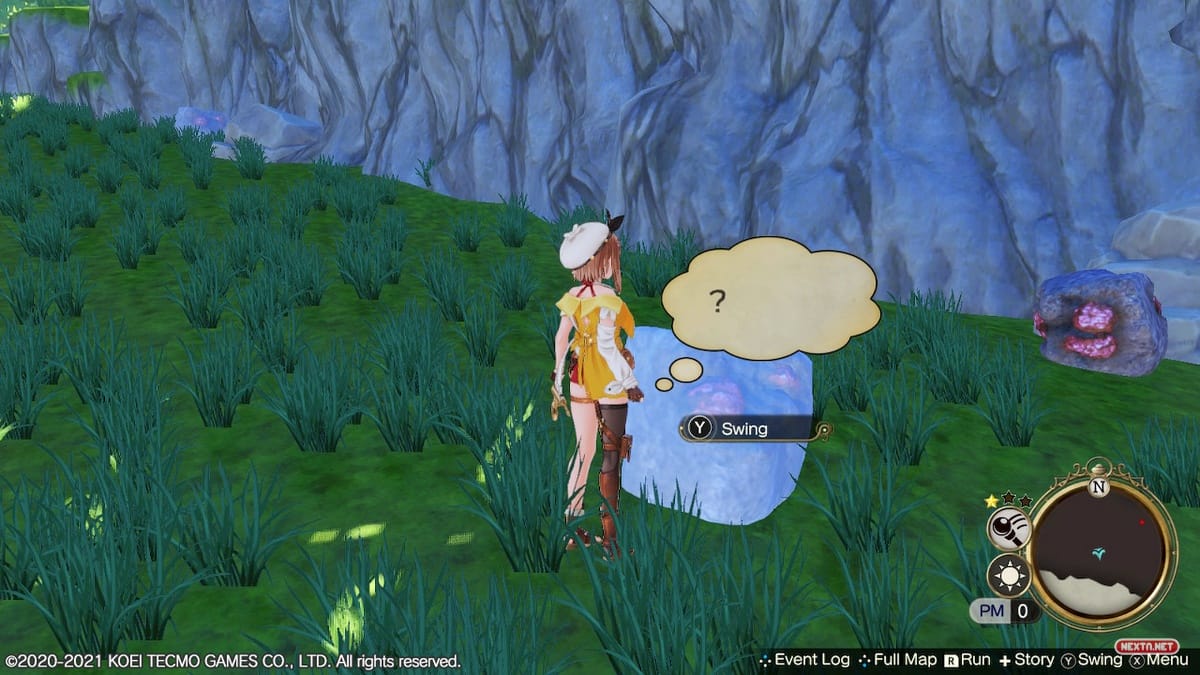Image resolution: width=1200 pixels, height=675 pixels.
Task: Click the red marker on the minimap
Action: (x=1142, y=522)
